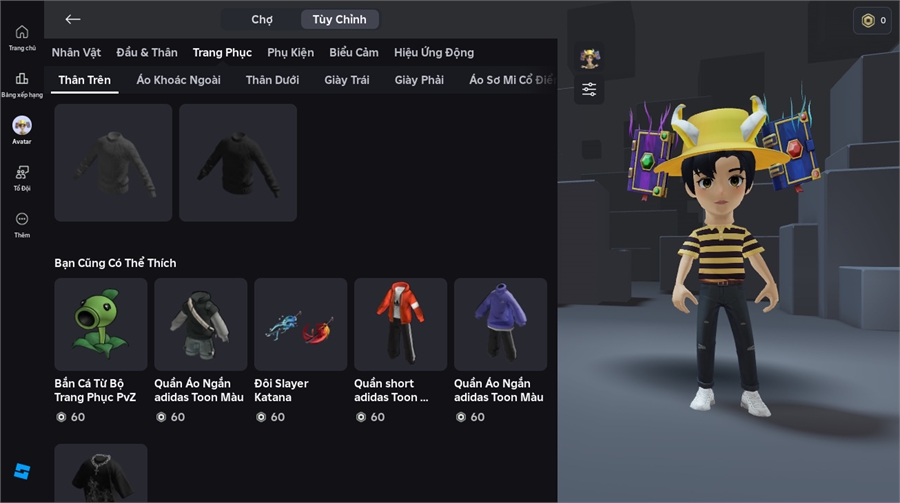
Task: Select the Thân Dưới subcategory
Action: click(x=272, y=80)
